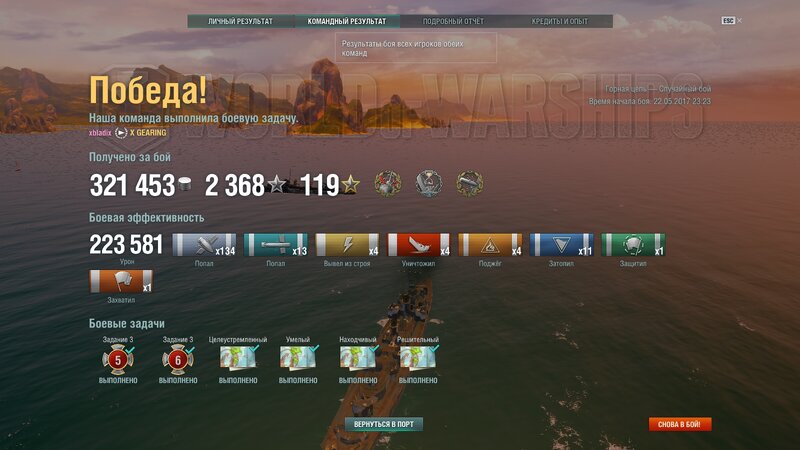Click the Поджёг fire ribbon
The height and width of the screenshot is (450, 800).
click(489, 245)
